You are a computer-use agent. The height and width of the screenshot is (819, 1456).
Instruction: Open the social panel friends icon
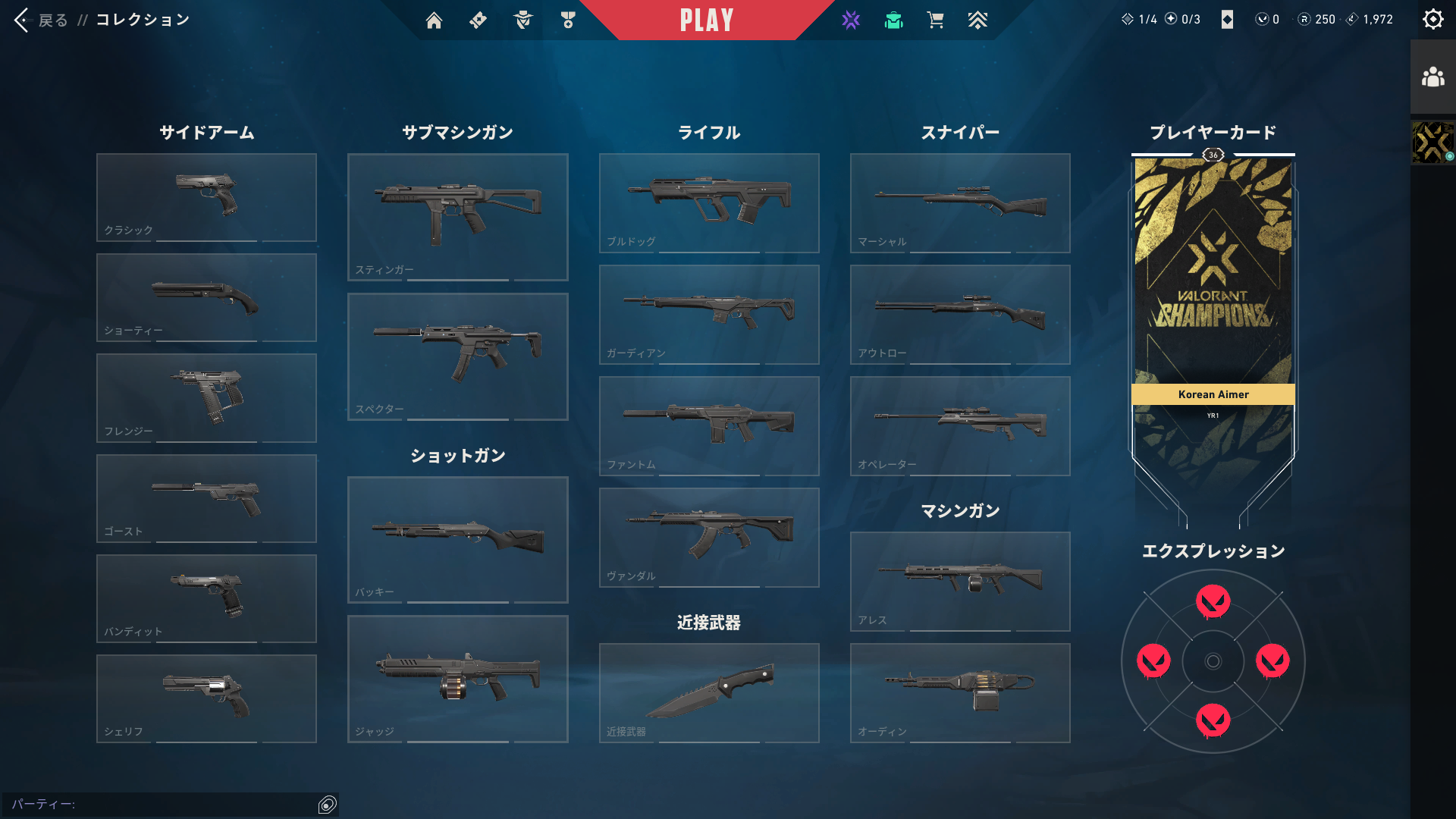[x=1432, y=75]
